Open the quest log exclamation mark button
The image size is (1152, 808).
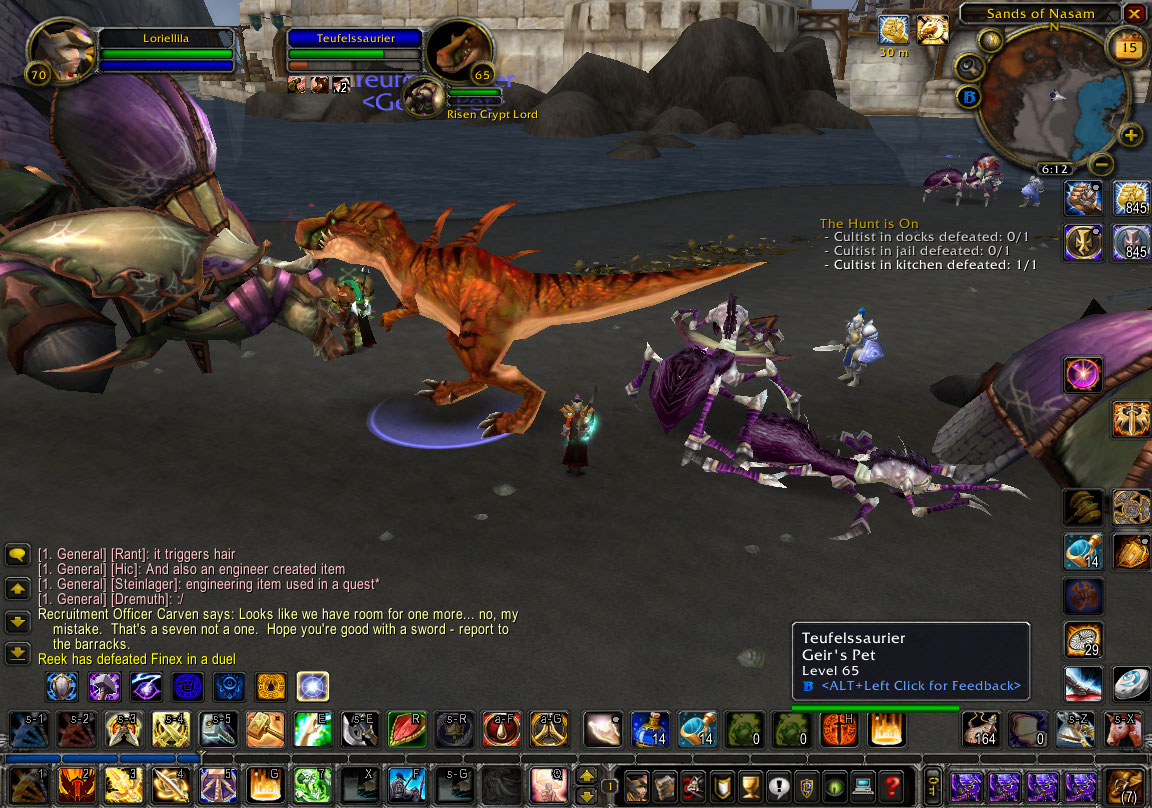click(x=778, y=786)
